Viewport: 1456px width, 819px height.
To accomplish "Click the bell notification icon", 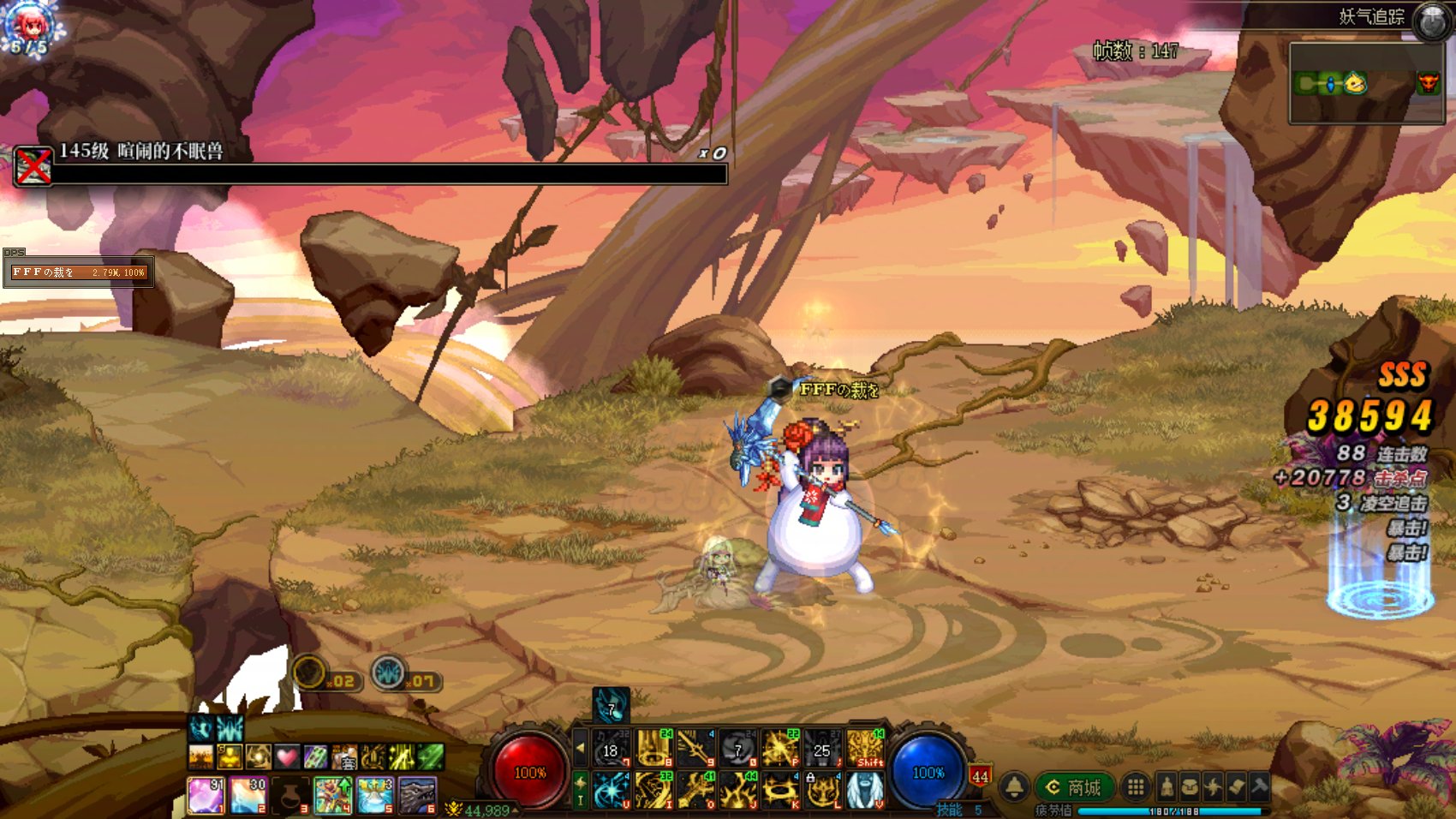I will click(x=1015, y=786).
